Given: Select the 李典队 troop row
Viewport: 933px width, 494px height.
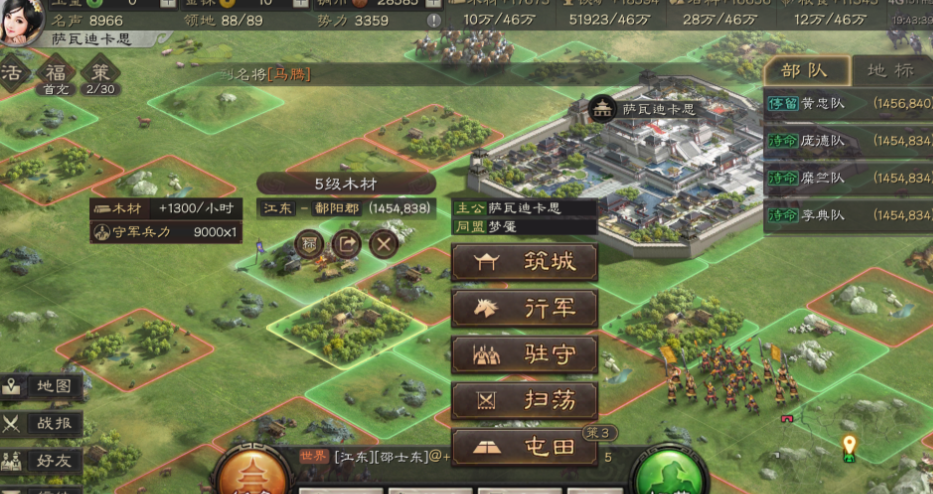Looking at the screenshot, I should 848,215.
